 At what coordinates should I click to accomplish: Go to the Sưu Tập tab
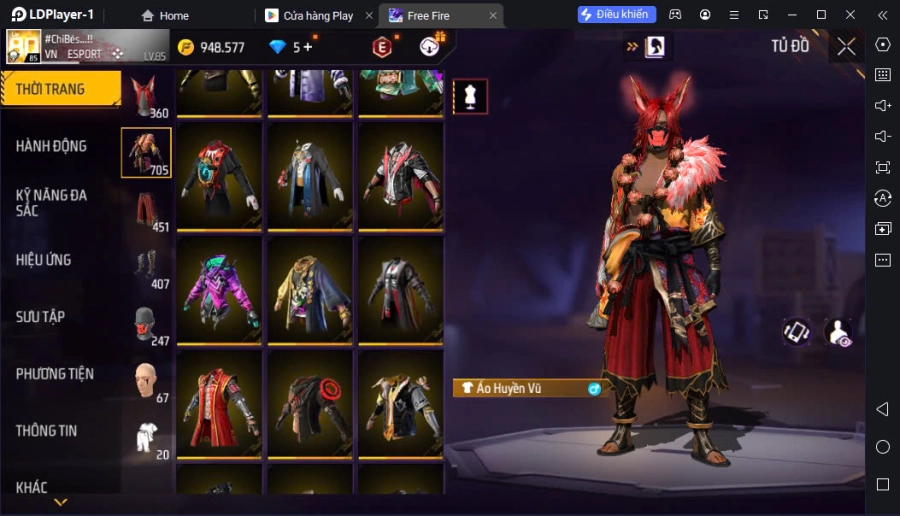(41, 317)
